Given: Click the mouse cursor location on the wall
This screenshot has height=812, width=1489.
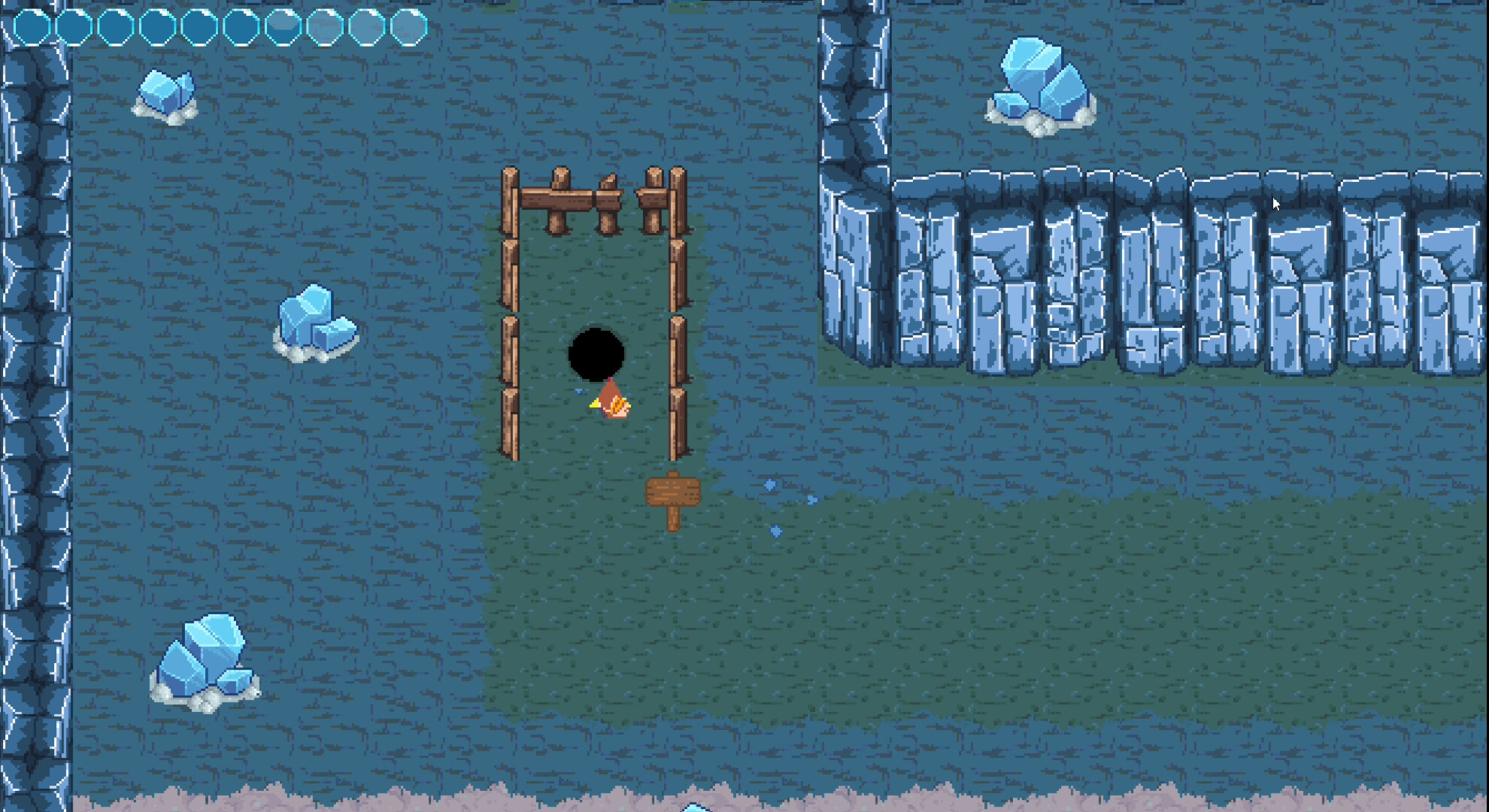Looking at the screenshot, I should pos(1276,203).
